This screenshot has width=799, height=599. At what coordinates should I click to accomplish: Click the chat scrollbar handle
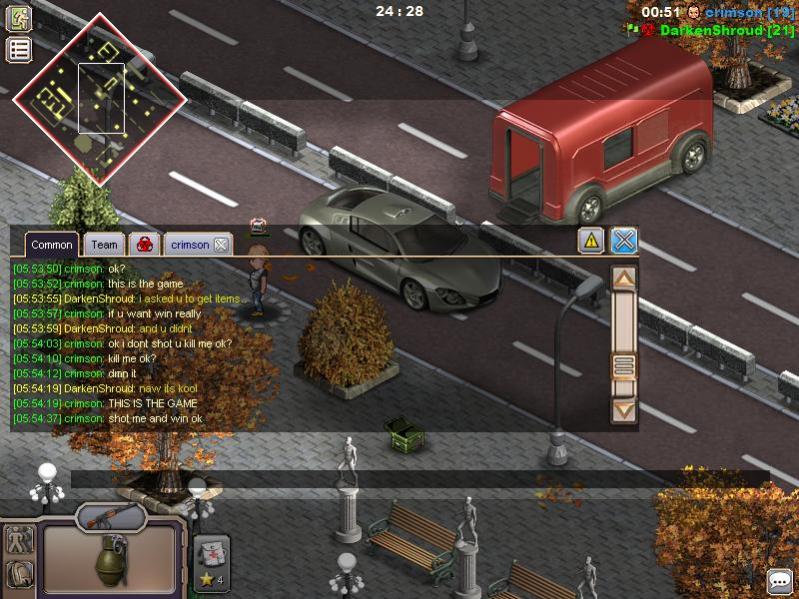pos(624,366)
